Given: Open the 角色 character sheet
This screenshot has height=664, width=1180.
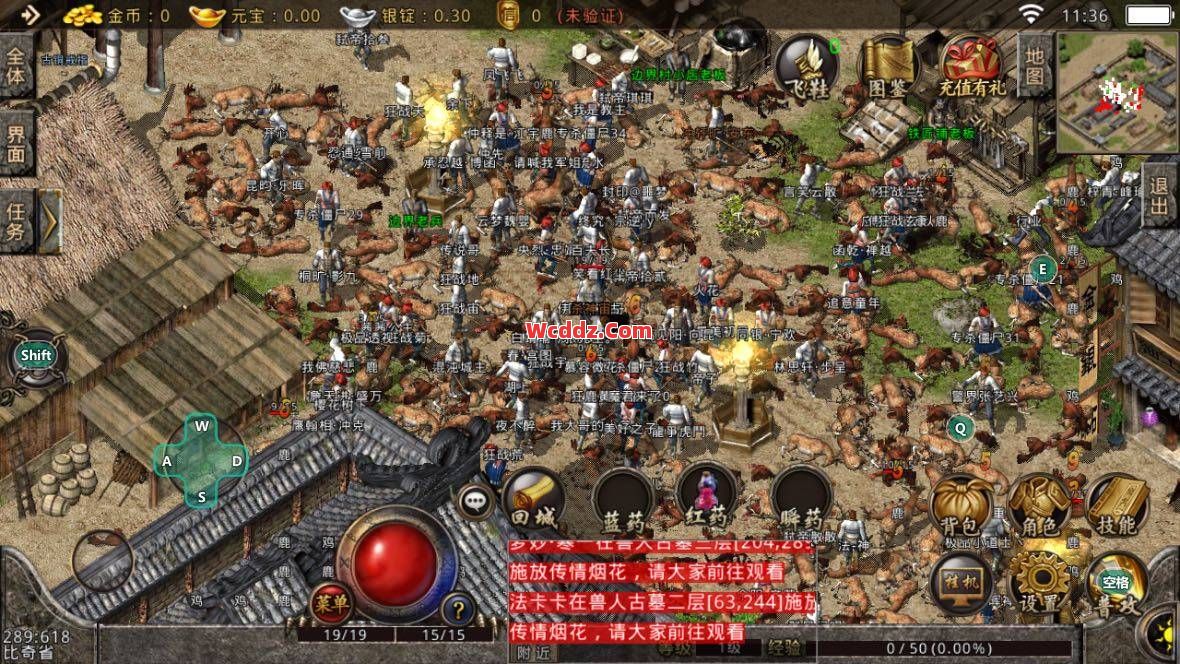Looking at the screenshot, I should coord(1039,506).
